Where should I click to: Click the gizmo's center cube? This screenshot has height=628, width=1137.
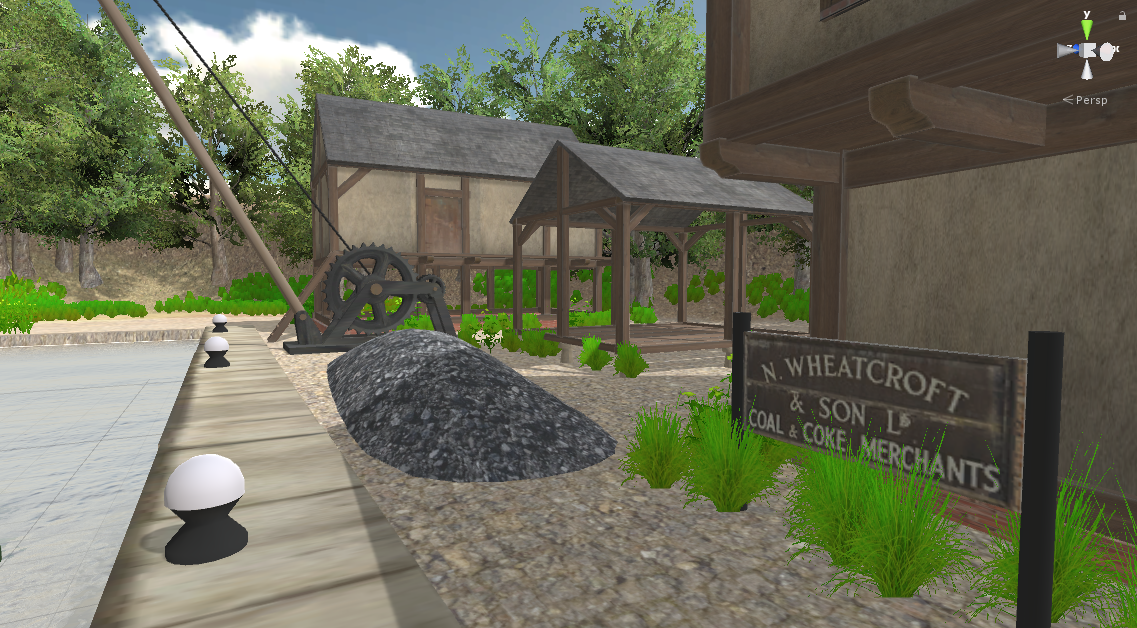1087,50
